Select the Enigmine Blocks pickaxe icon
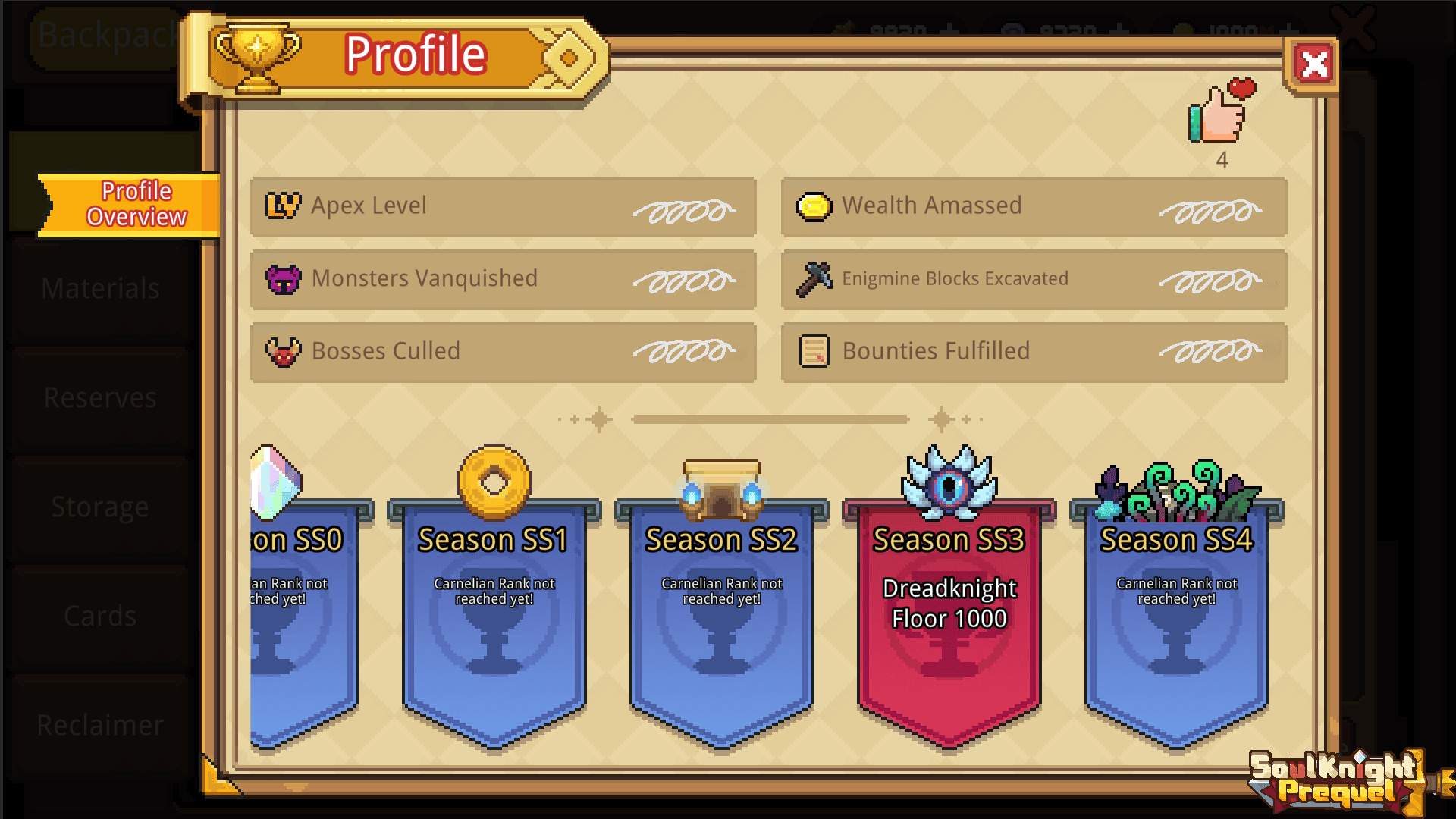The image size is (1456, 819). (817, 278)
